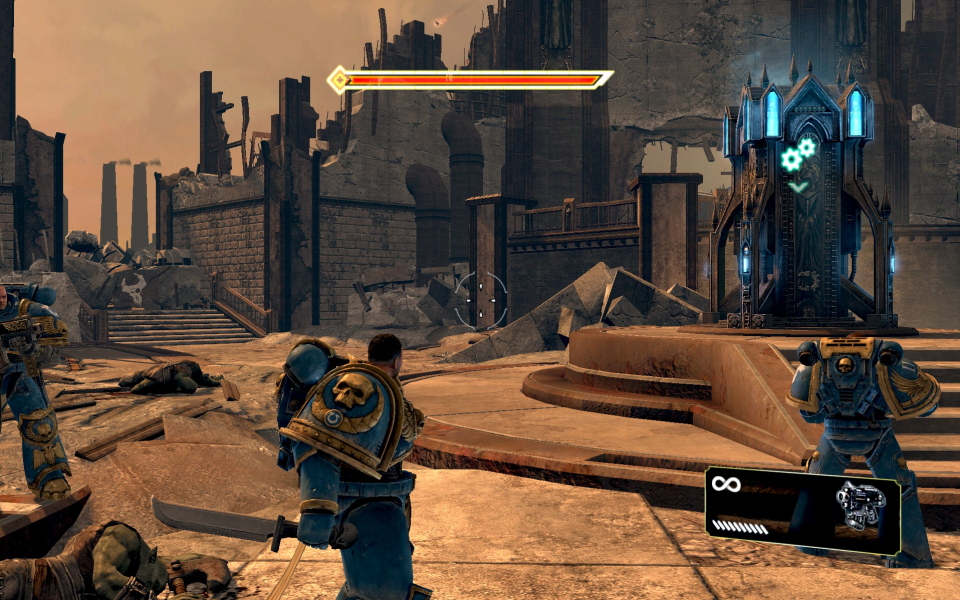The image size is (960, 600).
Task: Click the green gears objective marker
Action: point(798,154)
